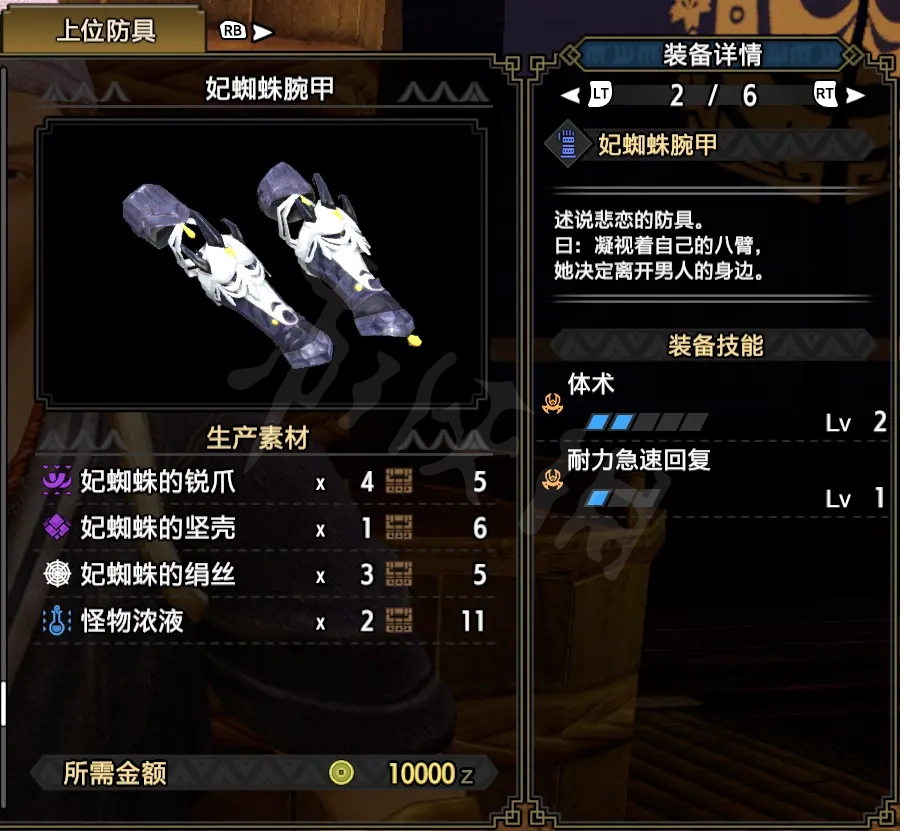Click the scrollbar on the armor list
This screenshot has height=831, width=900.
coord(4,703)
